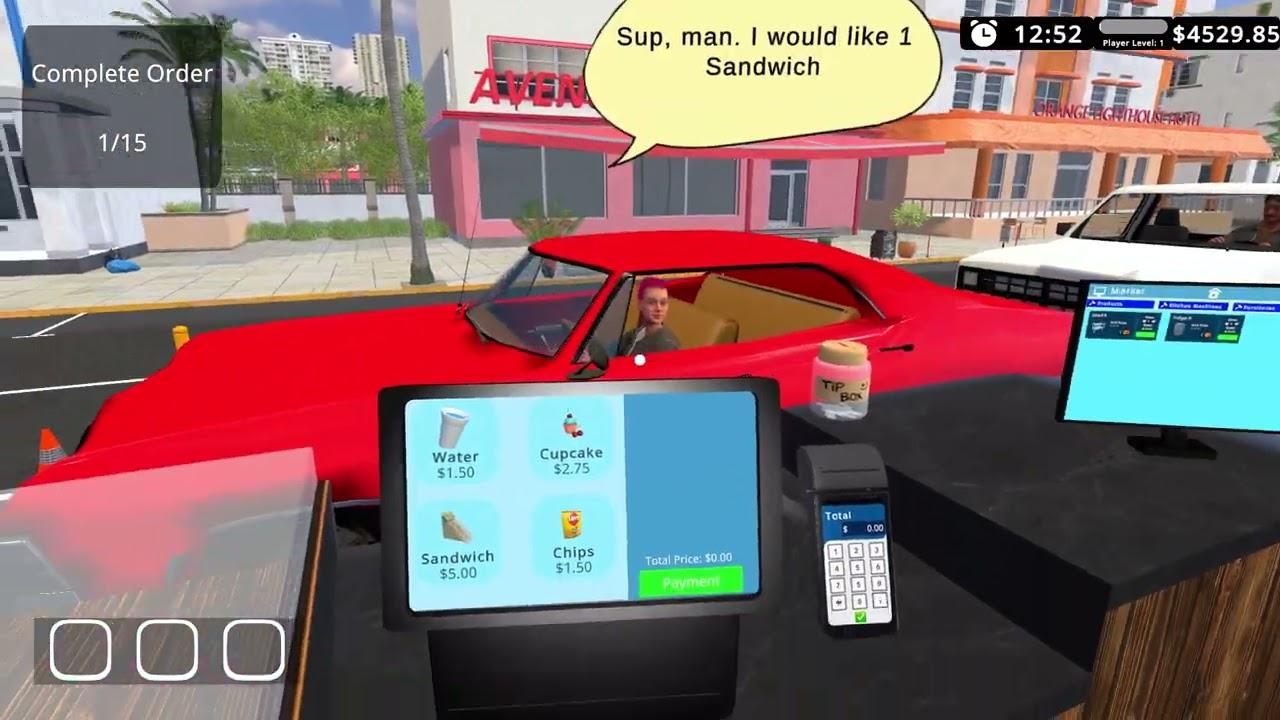Buy Fridge A from the Market listing
The image size is (1280, 720).
pos(1227,335)
